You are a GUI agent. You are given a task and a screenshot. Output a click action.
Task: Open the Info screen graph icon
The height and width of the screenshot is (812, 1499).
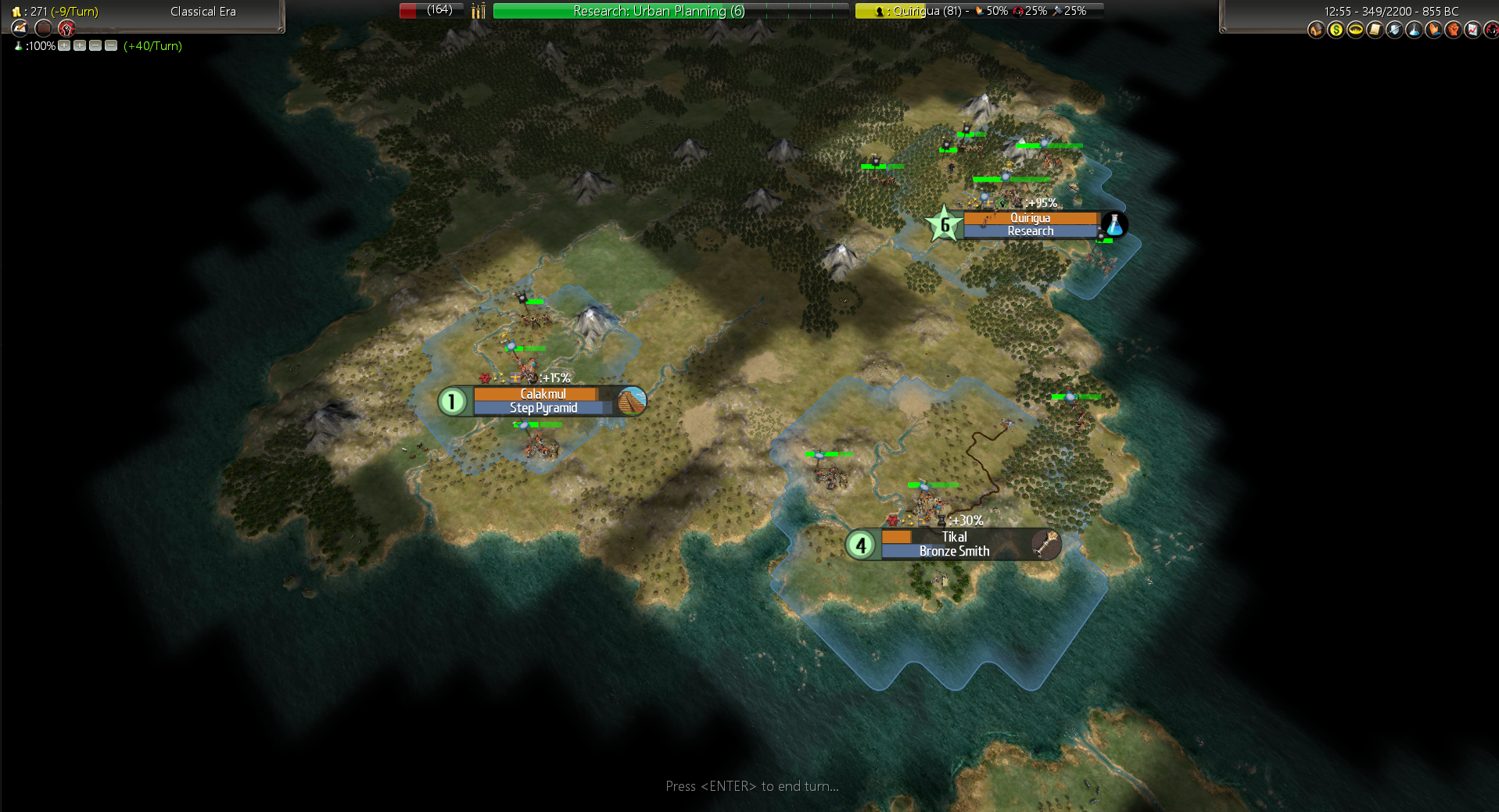(1472, 30)
